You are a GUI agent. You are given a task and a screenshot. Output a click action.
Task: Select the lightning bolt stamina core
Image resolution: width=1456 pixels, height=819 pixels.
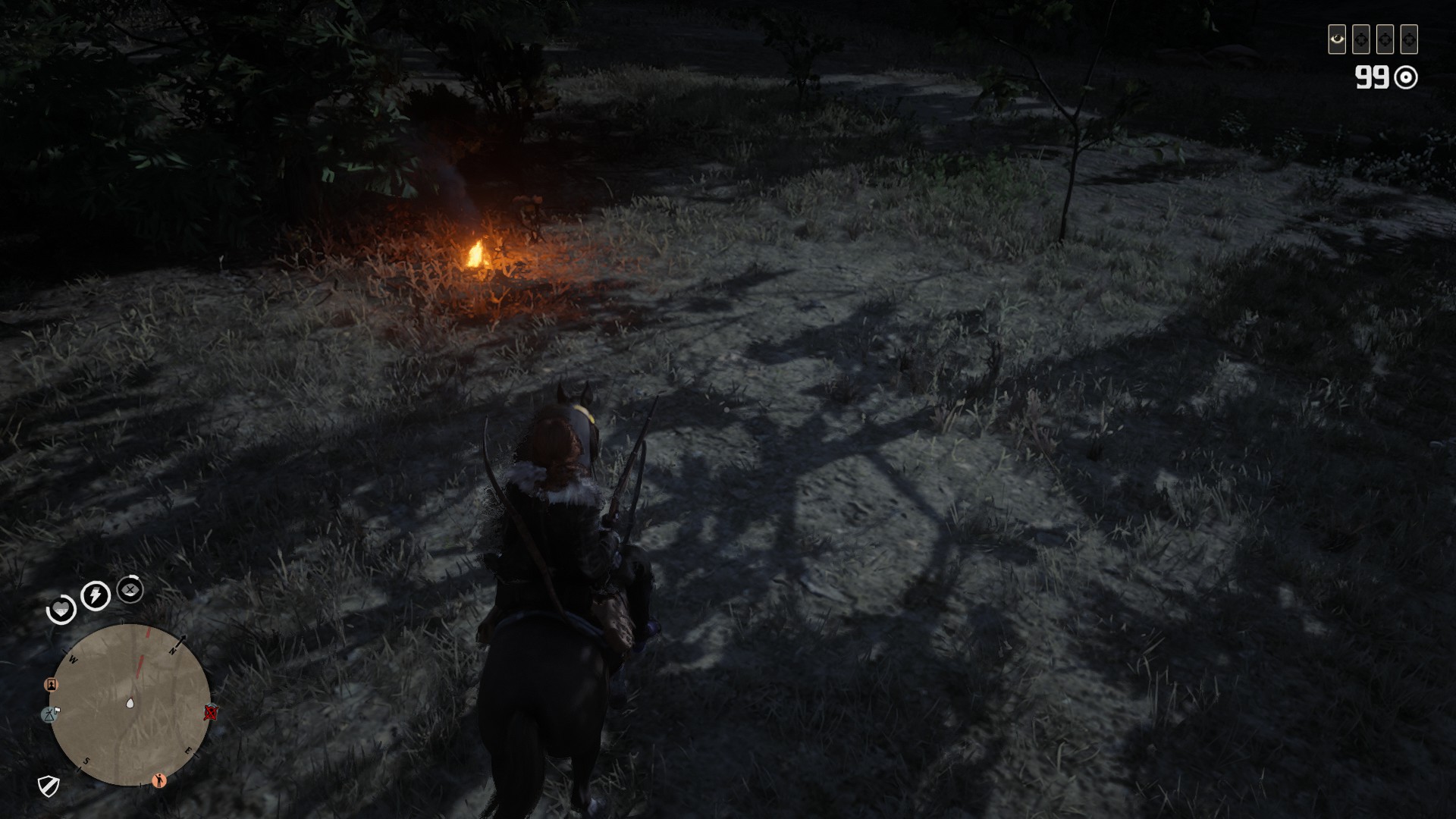(x=96, y=595)
